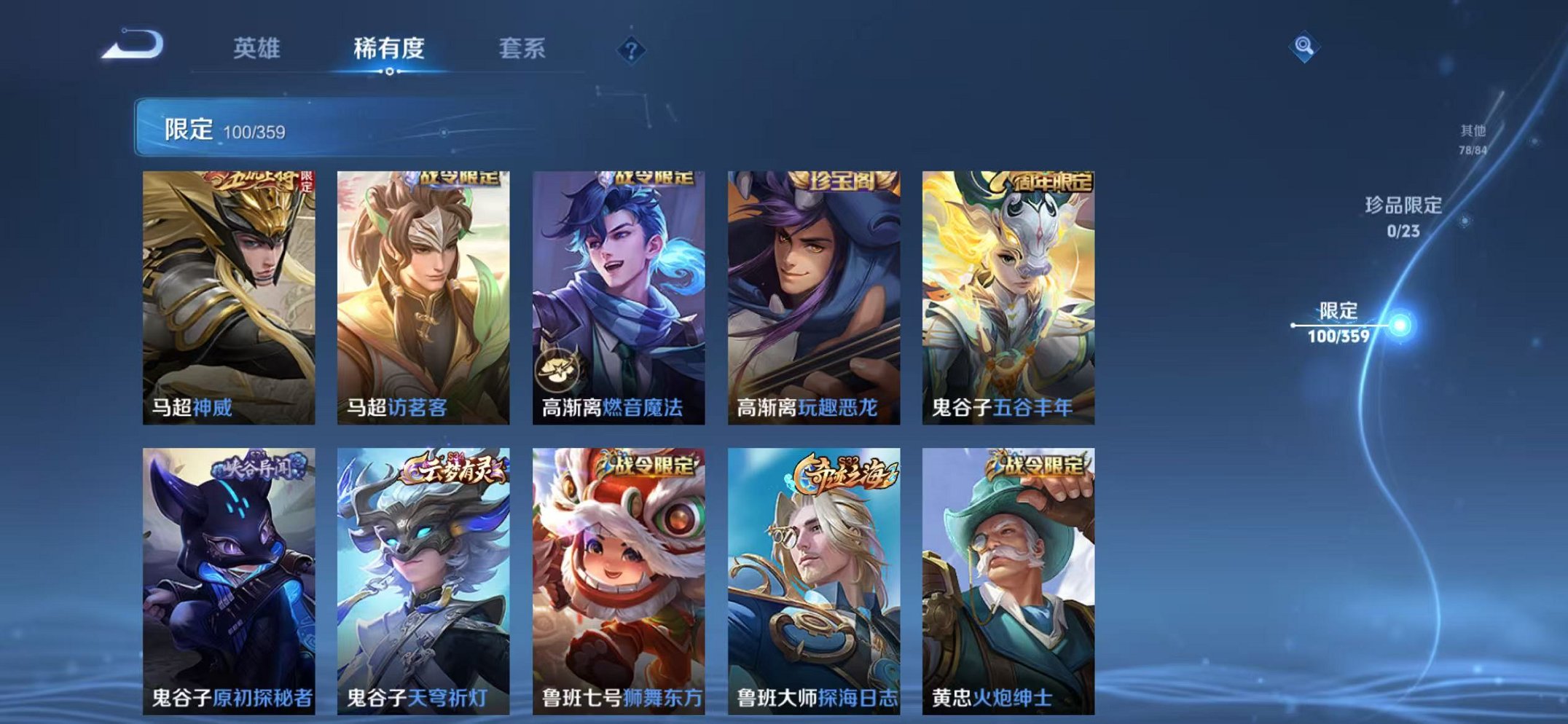
Task: Switch to the 套系 tab
Action: tap(525, 50)
